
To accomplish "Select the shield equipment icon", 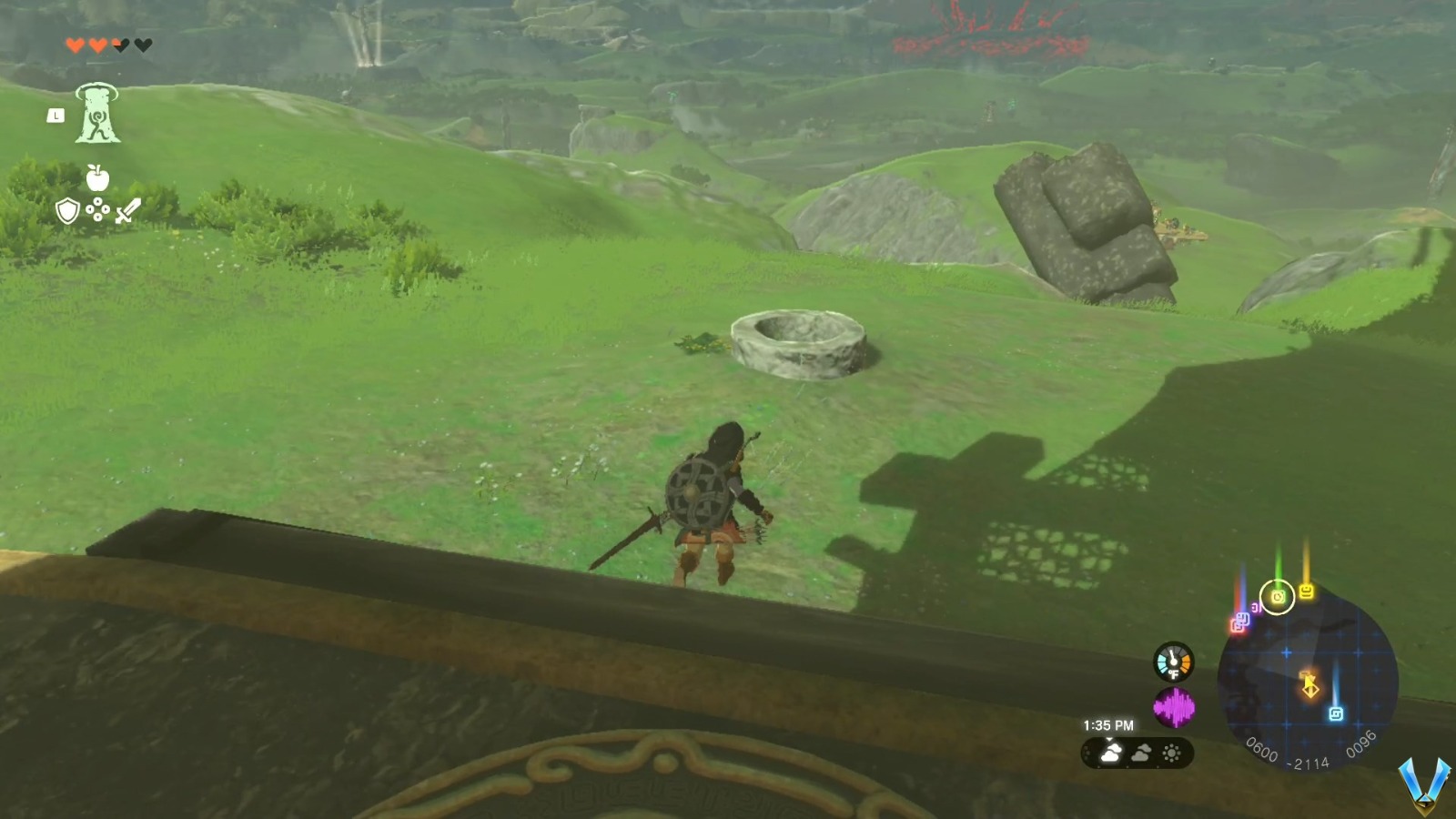I will pos(67,210).
